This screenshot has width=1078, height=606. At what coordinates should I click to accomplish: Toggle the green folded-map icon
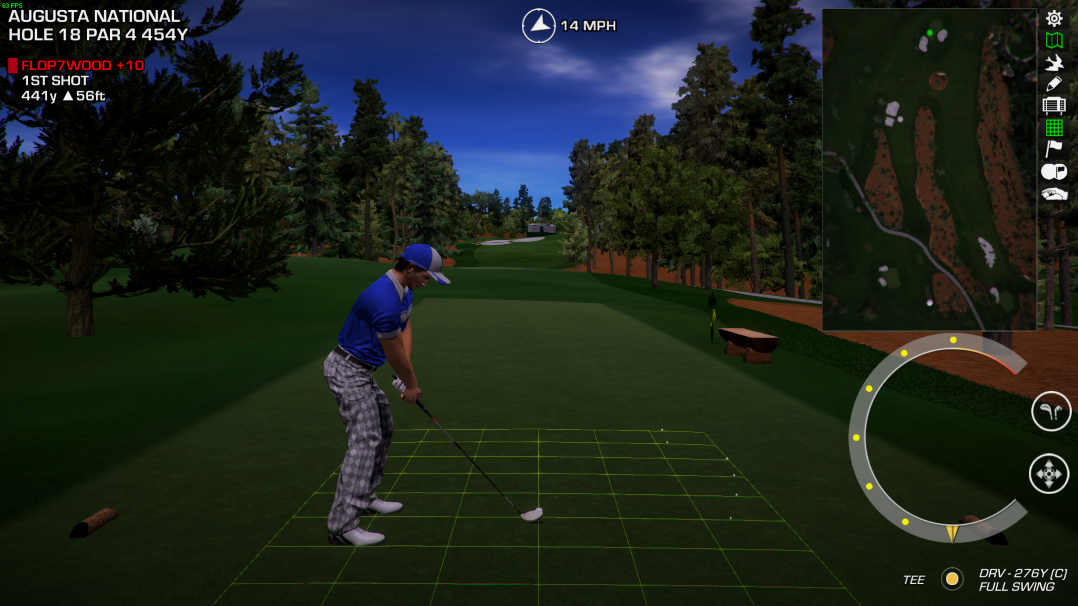pyautogui.click(x=1054, y=40)
